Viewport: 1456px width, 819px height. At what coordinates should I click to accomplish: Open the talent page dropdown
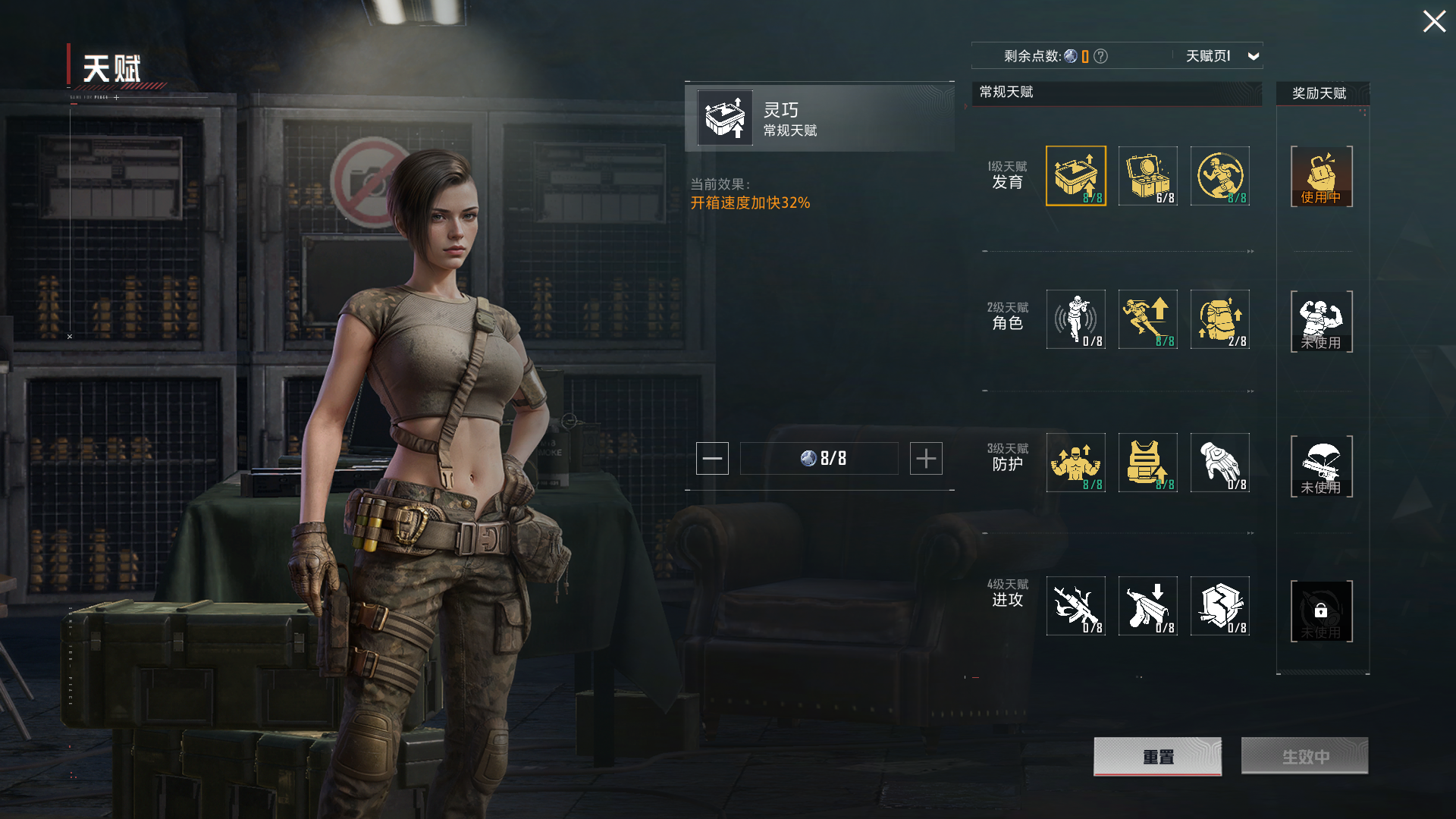tap(1253, 56)
